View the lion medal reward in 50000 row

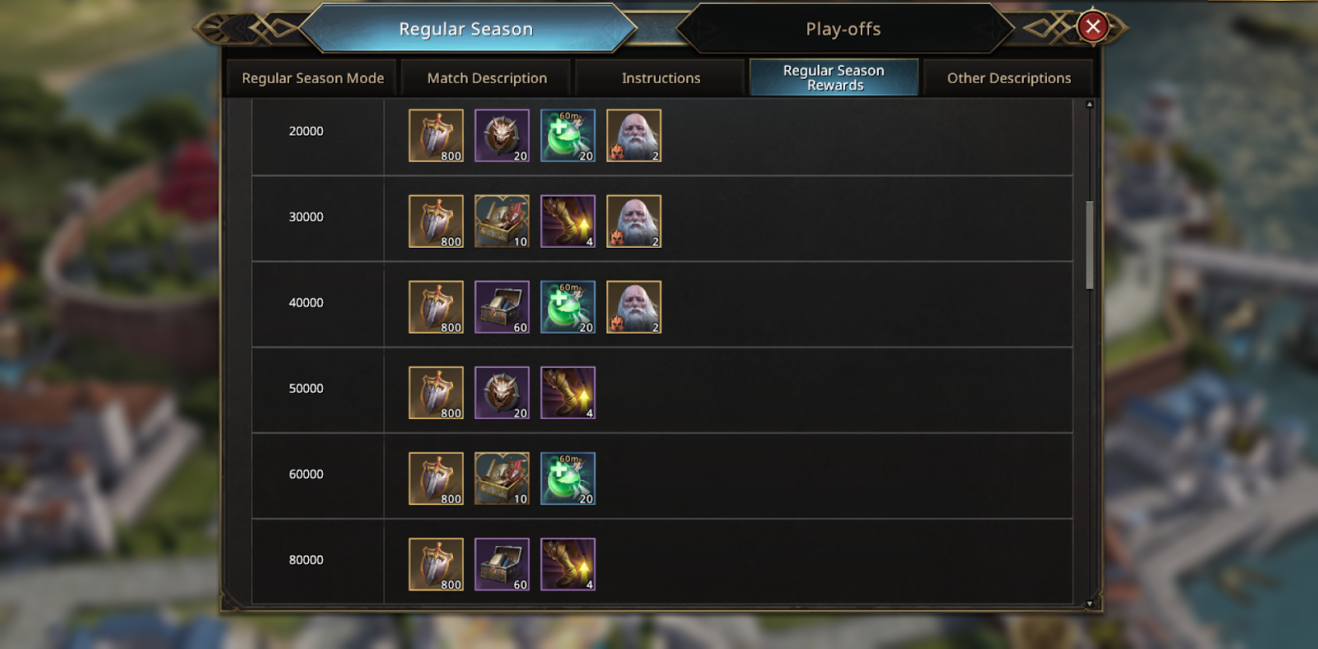pyautogui.click(x=502, y=393)
